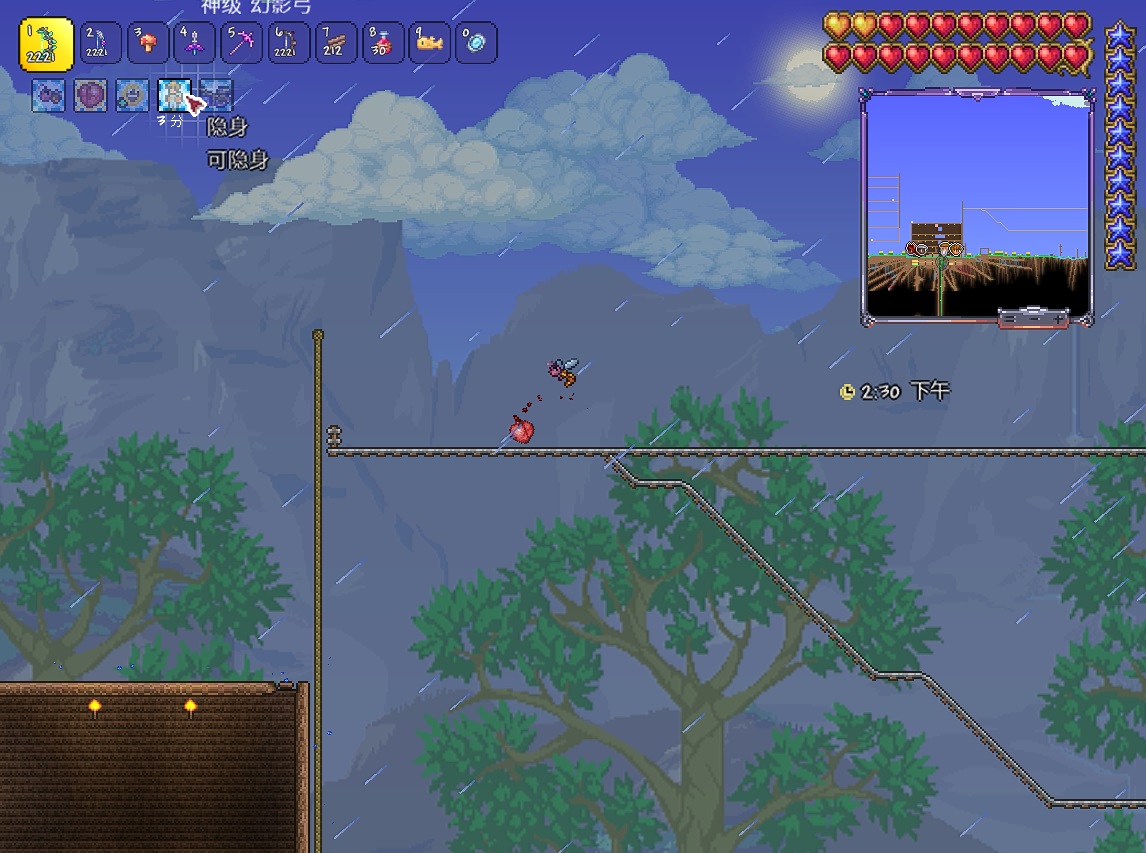Zoom in the minimap with plus button

1059,318
